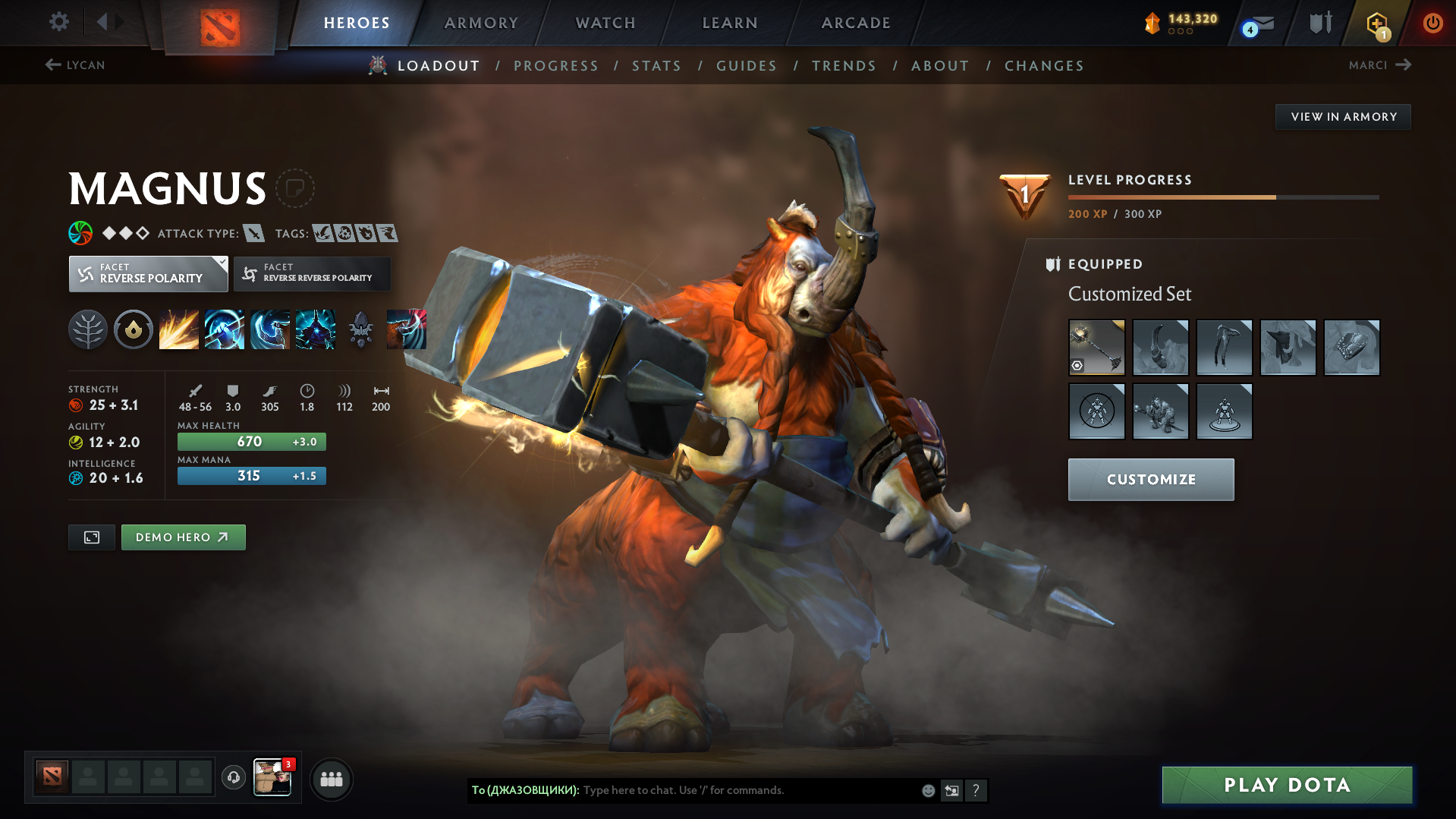Open the ARCADE menu item
Image resolution: width=1456 pixels, height=819 pixels.
point(855,23)
